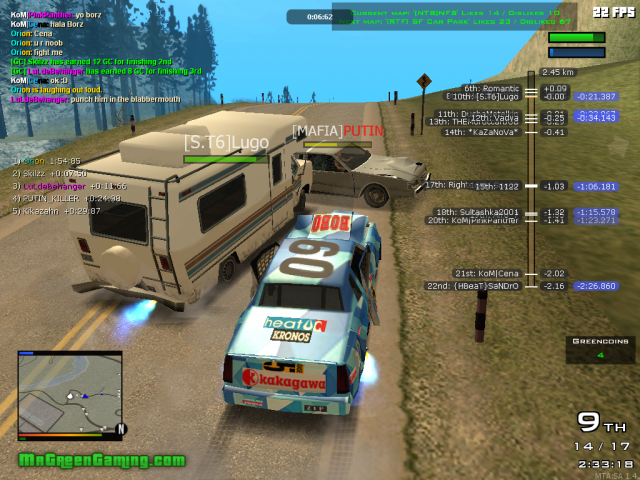Click the MrGreenGaming.com logo

click(102, 461)
